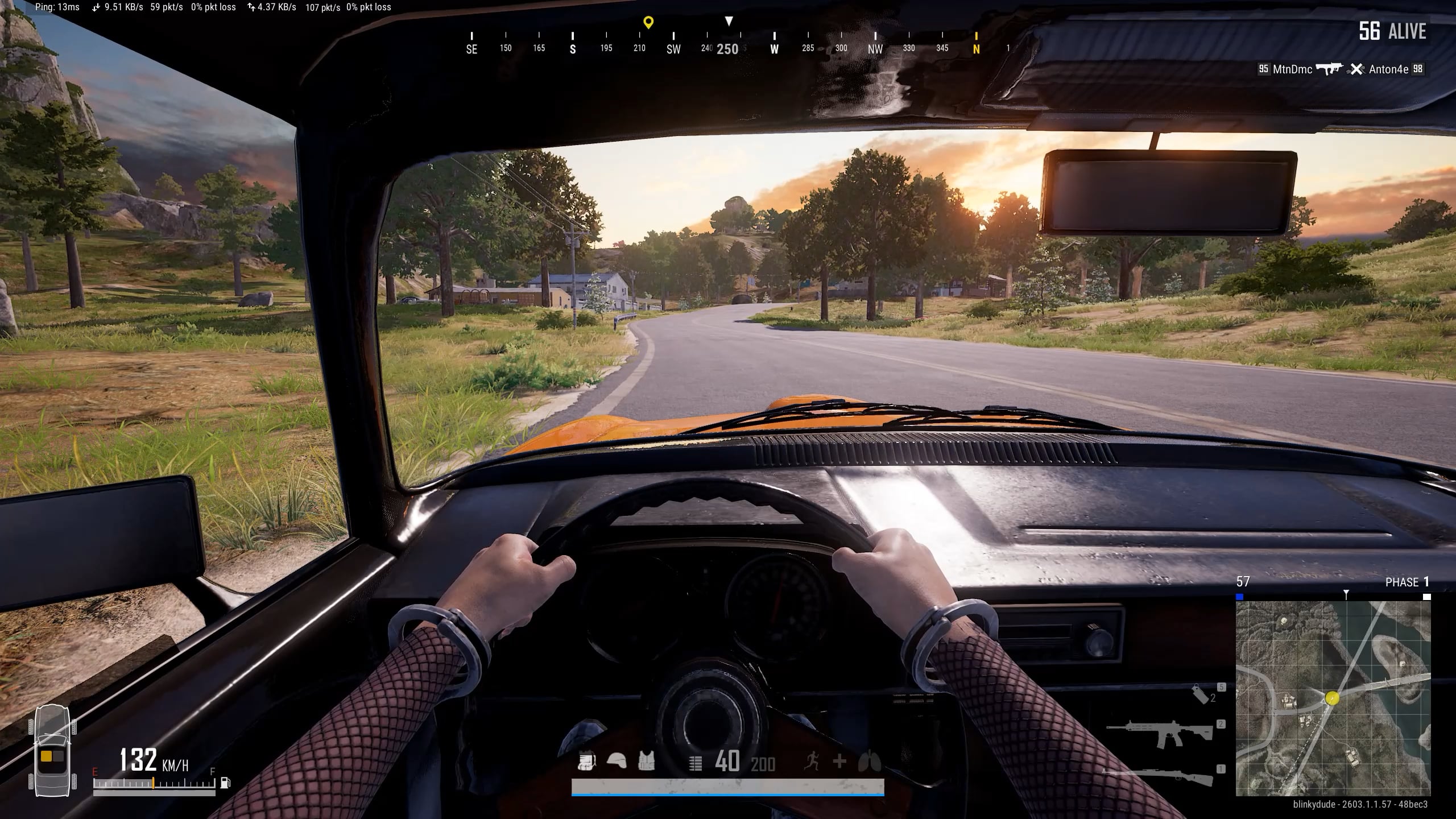
Task: Click the armor vest status icon
Action: (x=646, y=761)
